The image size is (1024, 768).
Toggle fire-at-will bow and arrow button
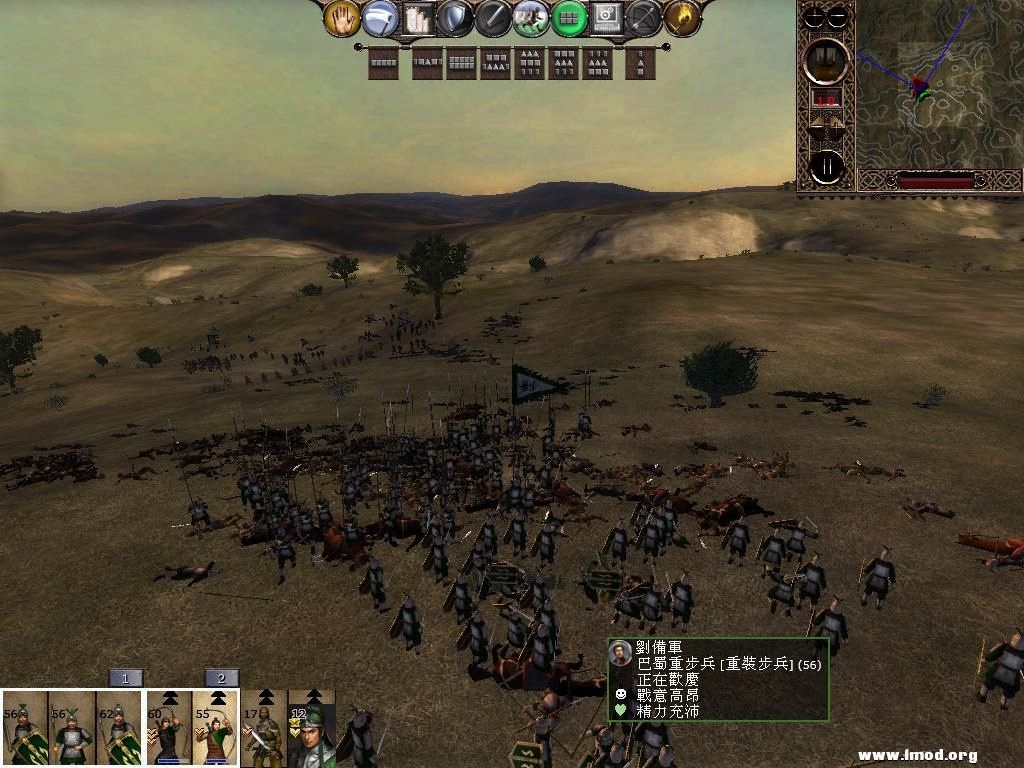pyautogui.click(x=644, y=18)
